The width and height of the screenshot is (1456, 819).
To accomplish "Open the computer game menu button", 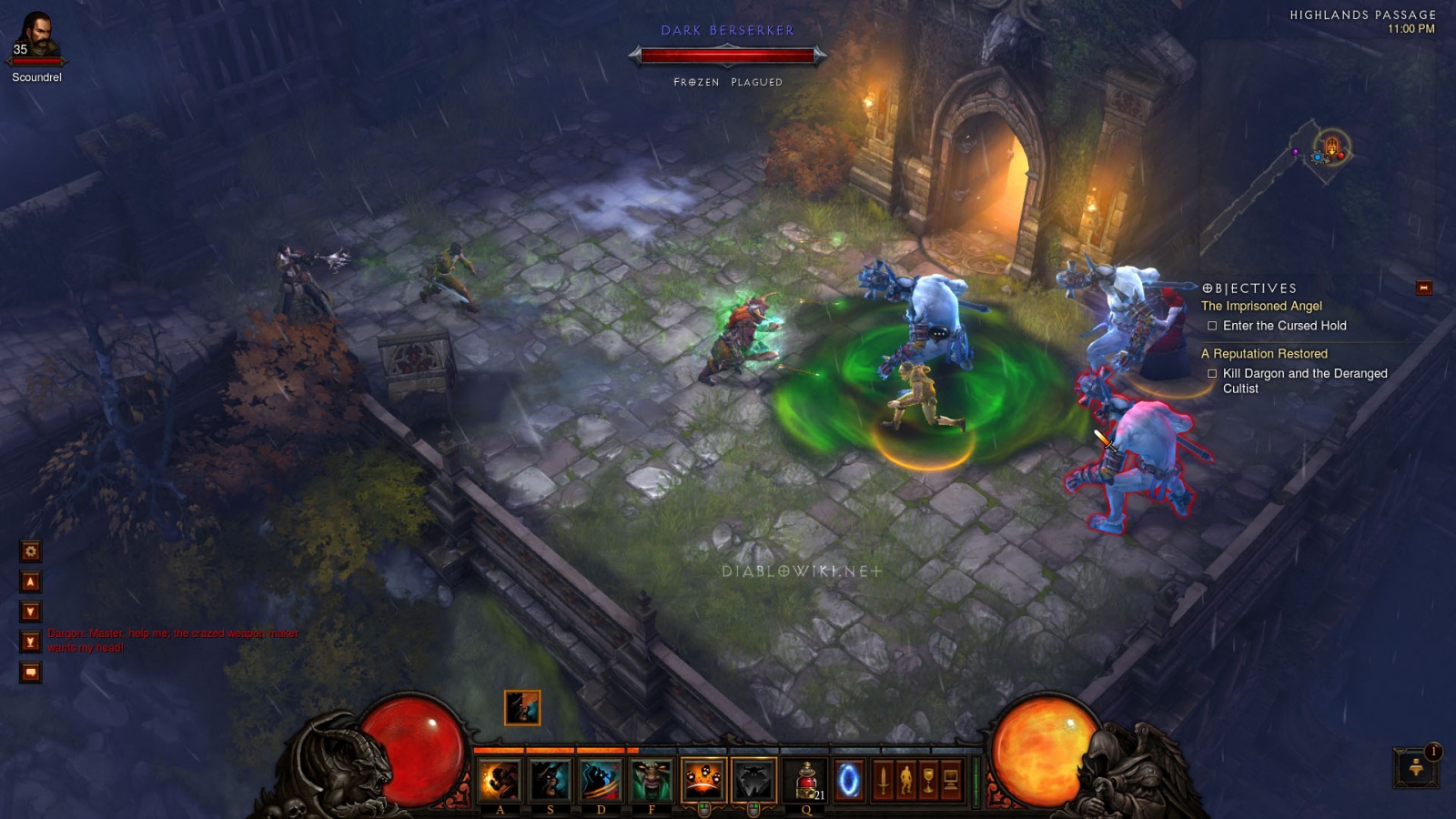I will coord(951,781).
